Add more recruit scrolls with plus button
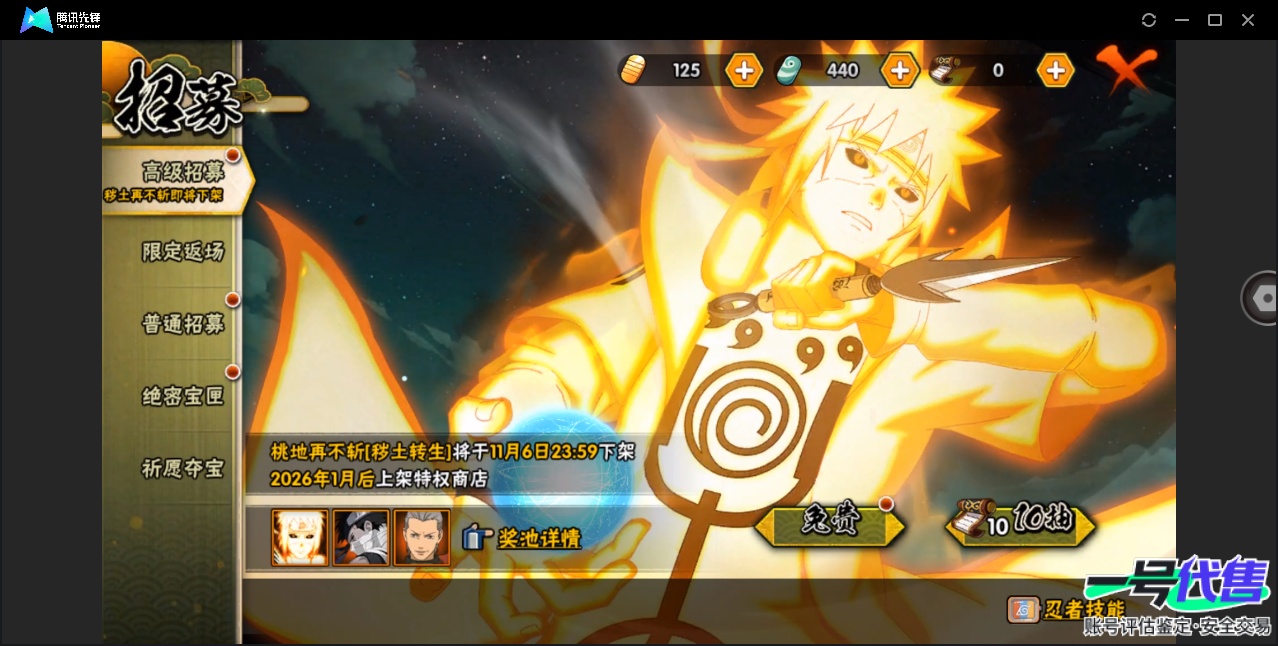The width and height of the screenshot is (1278, 646). click(1055, 70)
